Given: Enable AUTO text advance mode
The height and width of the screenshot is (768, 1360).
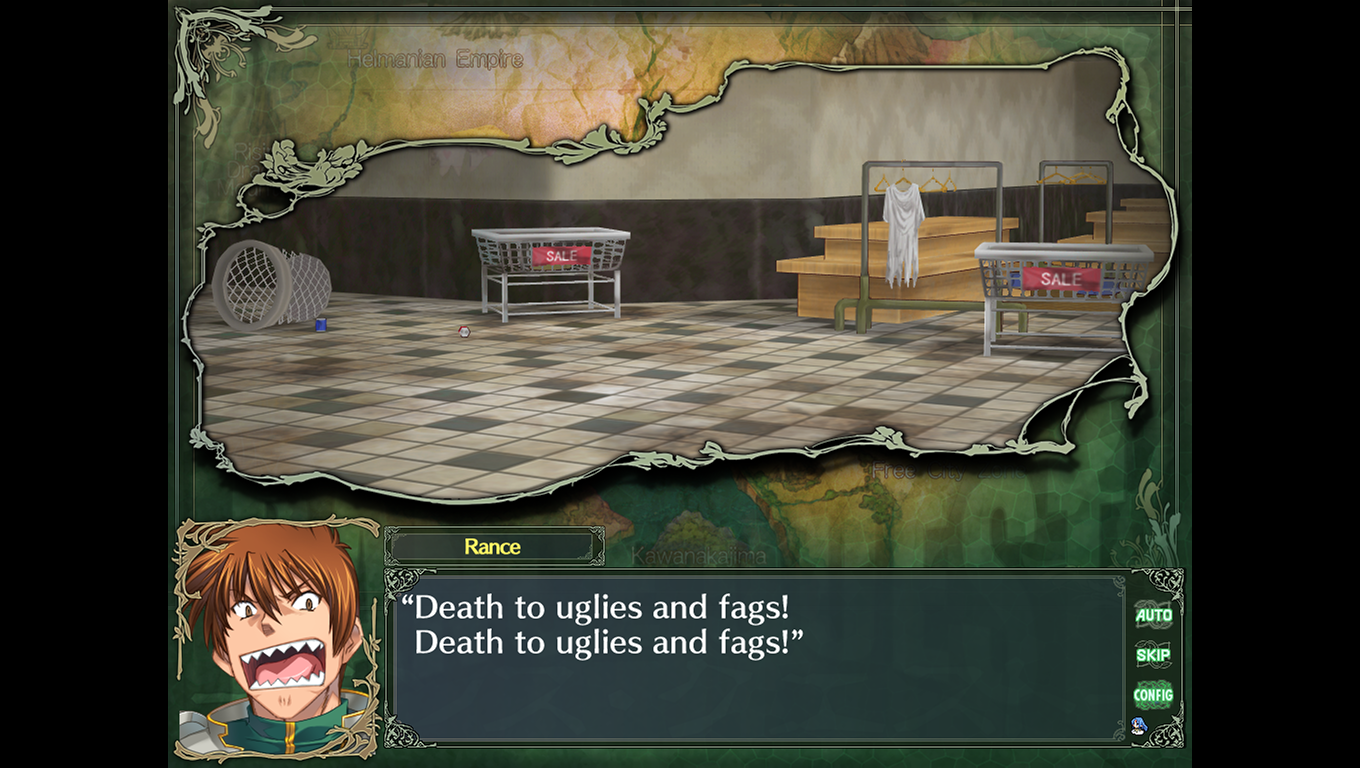Looking at the screenshot, I should pos(1153,615).
